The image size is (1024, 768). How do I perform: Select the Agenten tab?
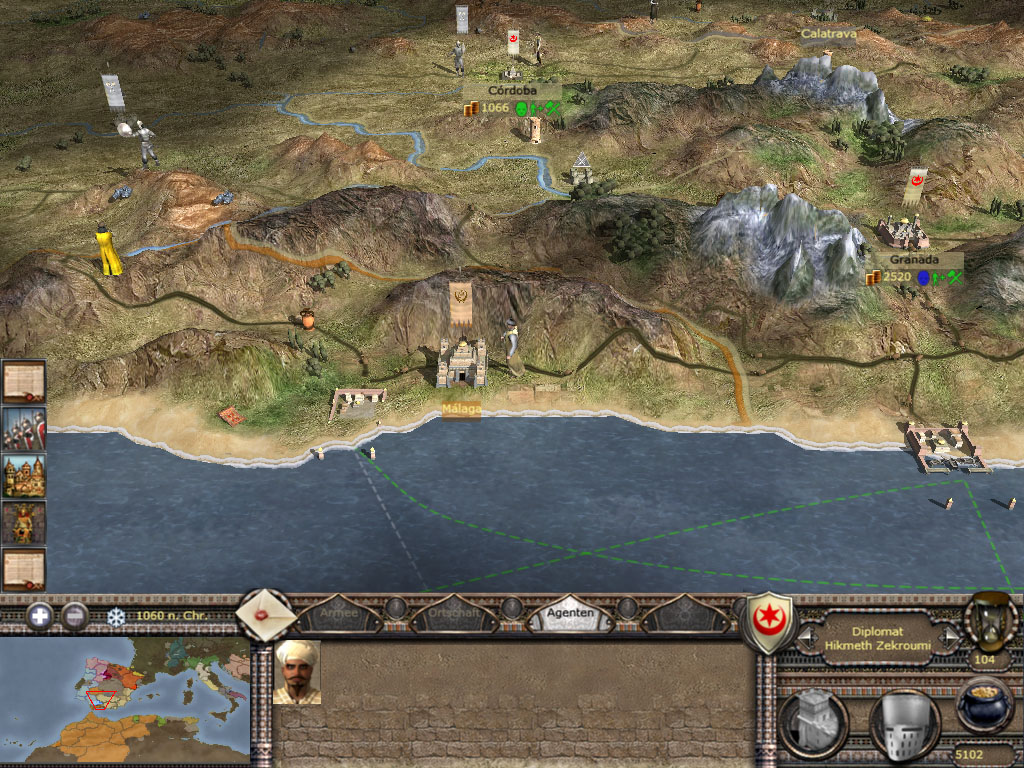click(x=571, y=613)
